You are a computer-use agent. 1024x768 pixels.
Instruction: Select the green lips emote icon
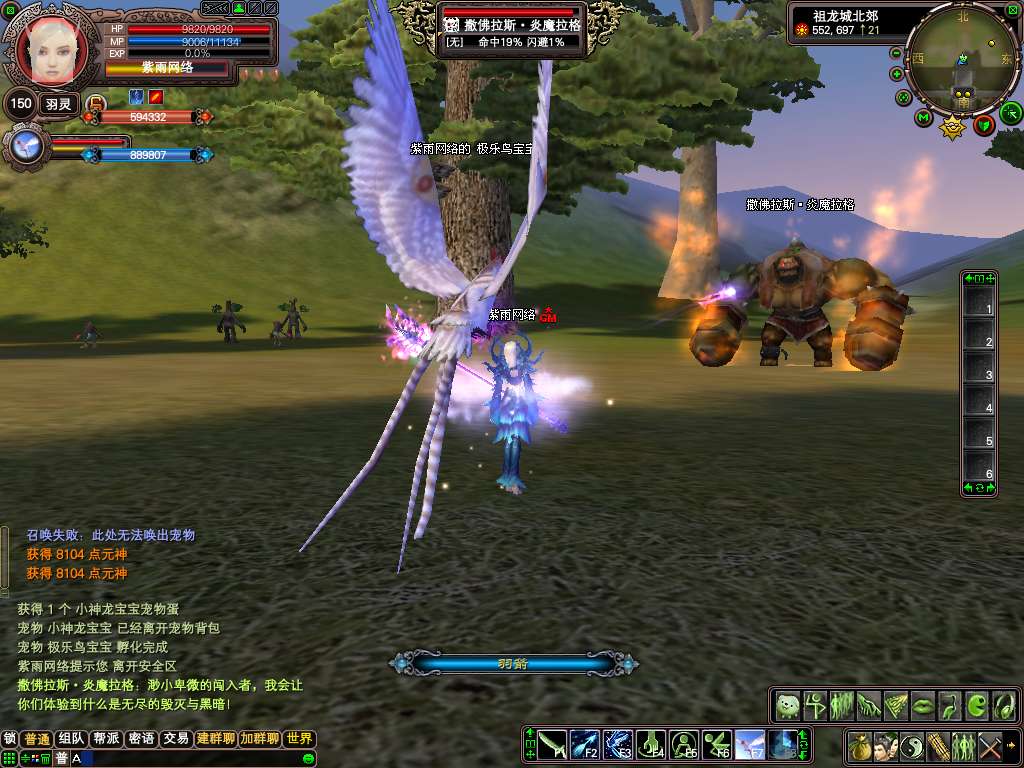[x=922, y=706]
